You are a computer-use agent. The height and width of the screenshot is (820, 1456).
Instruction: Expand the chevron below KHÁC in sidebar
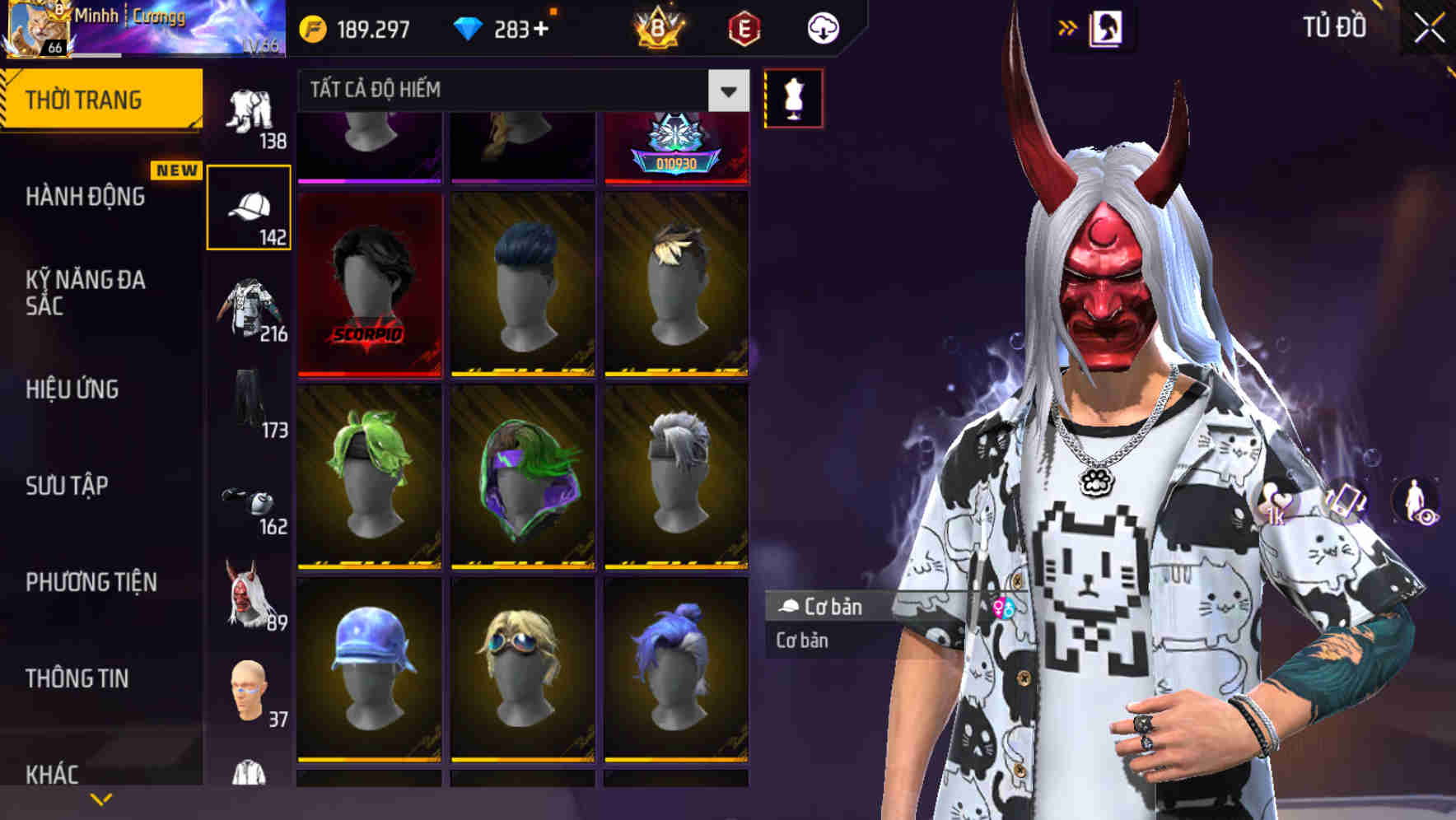(x=100, y=797)
